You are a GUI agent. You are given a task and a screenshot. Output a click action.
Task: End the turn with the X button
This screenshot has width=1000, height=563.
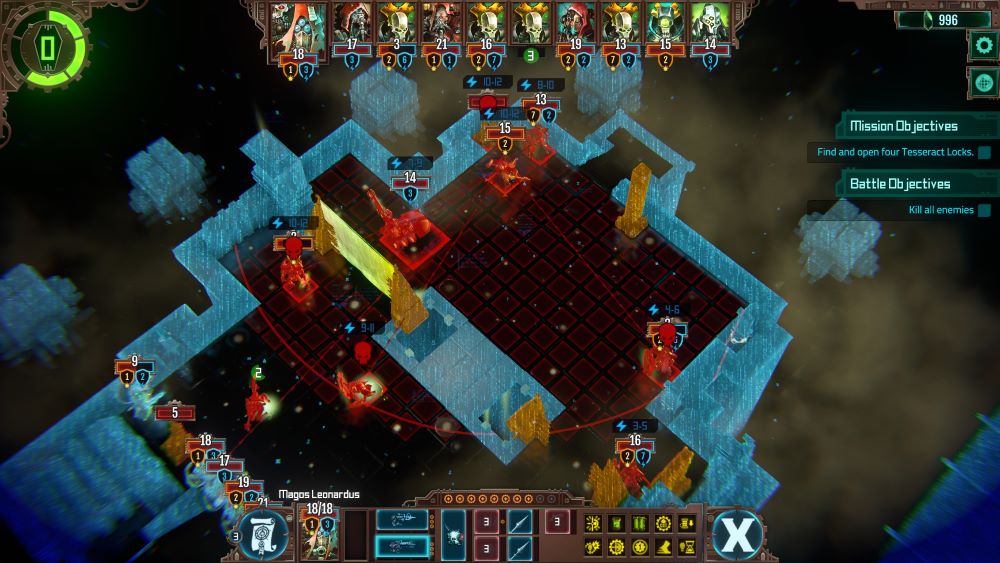[x=736, y=534]
